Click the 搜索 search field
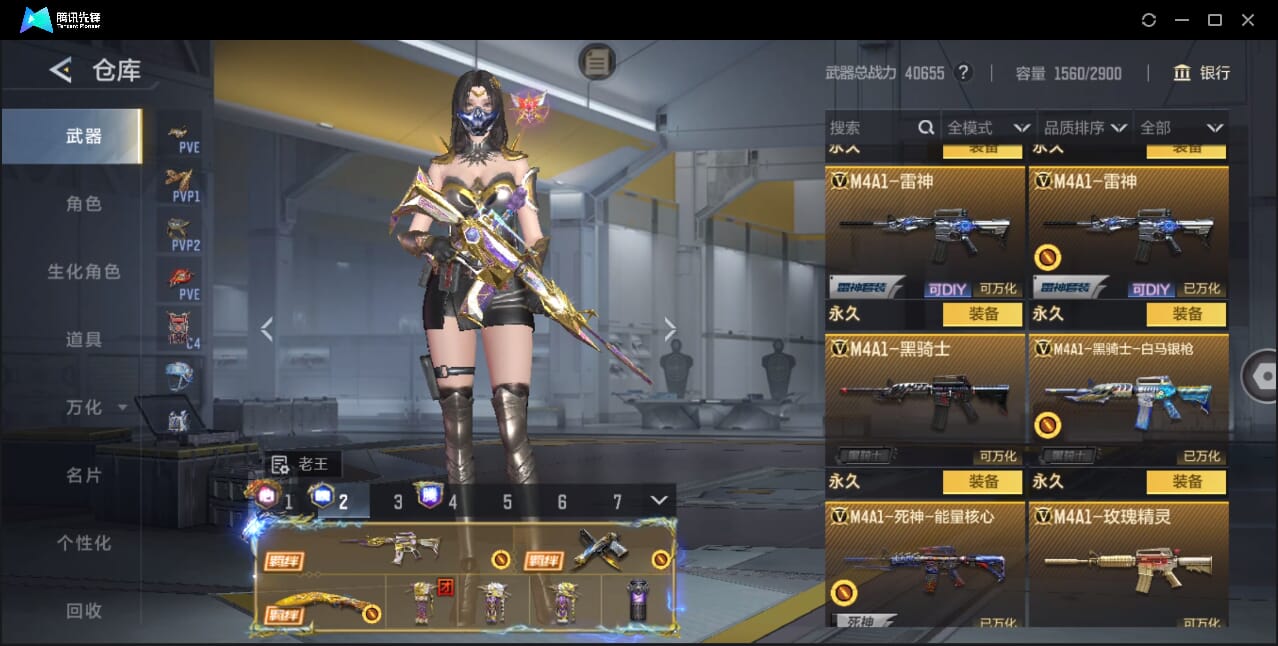 pos(870,128)
